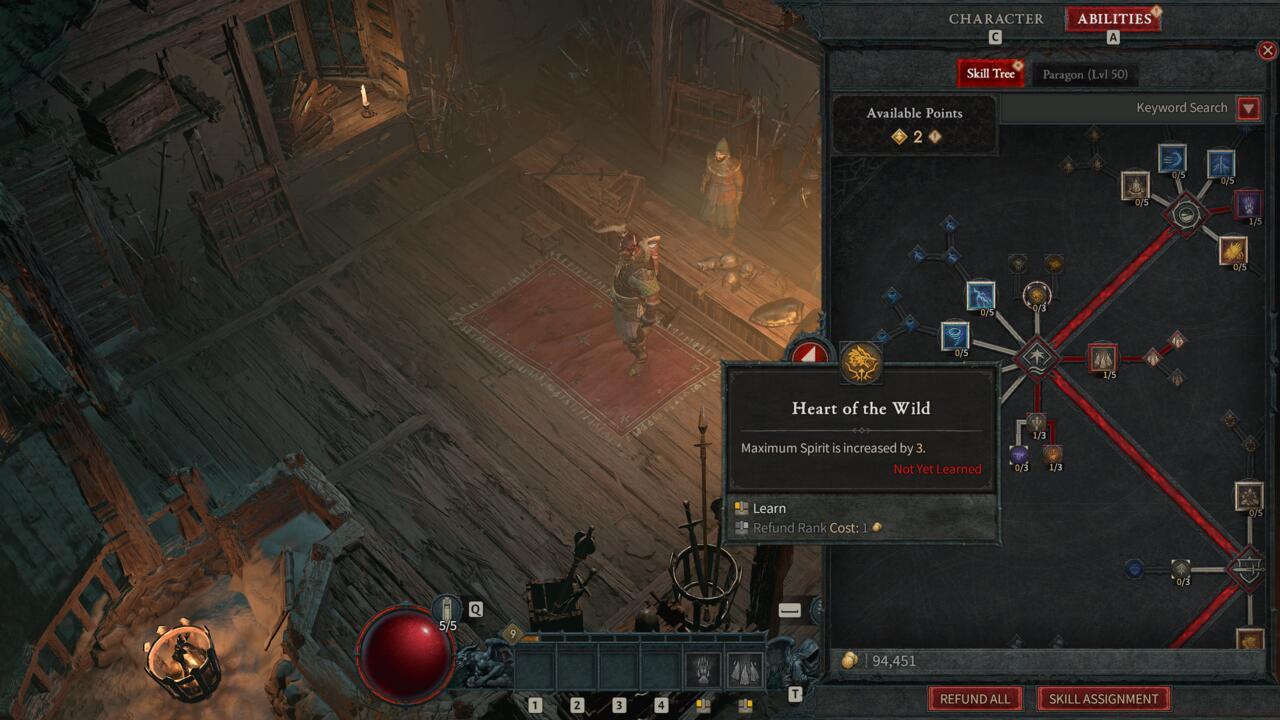Expand the red keyword search dropdown arrow
Viewport: 1280px width, 720px height.
coord(1248,108)
